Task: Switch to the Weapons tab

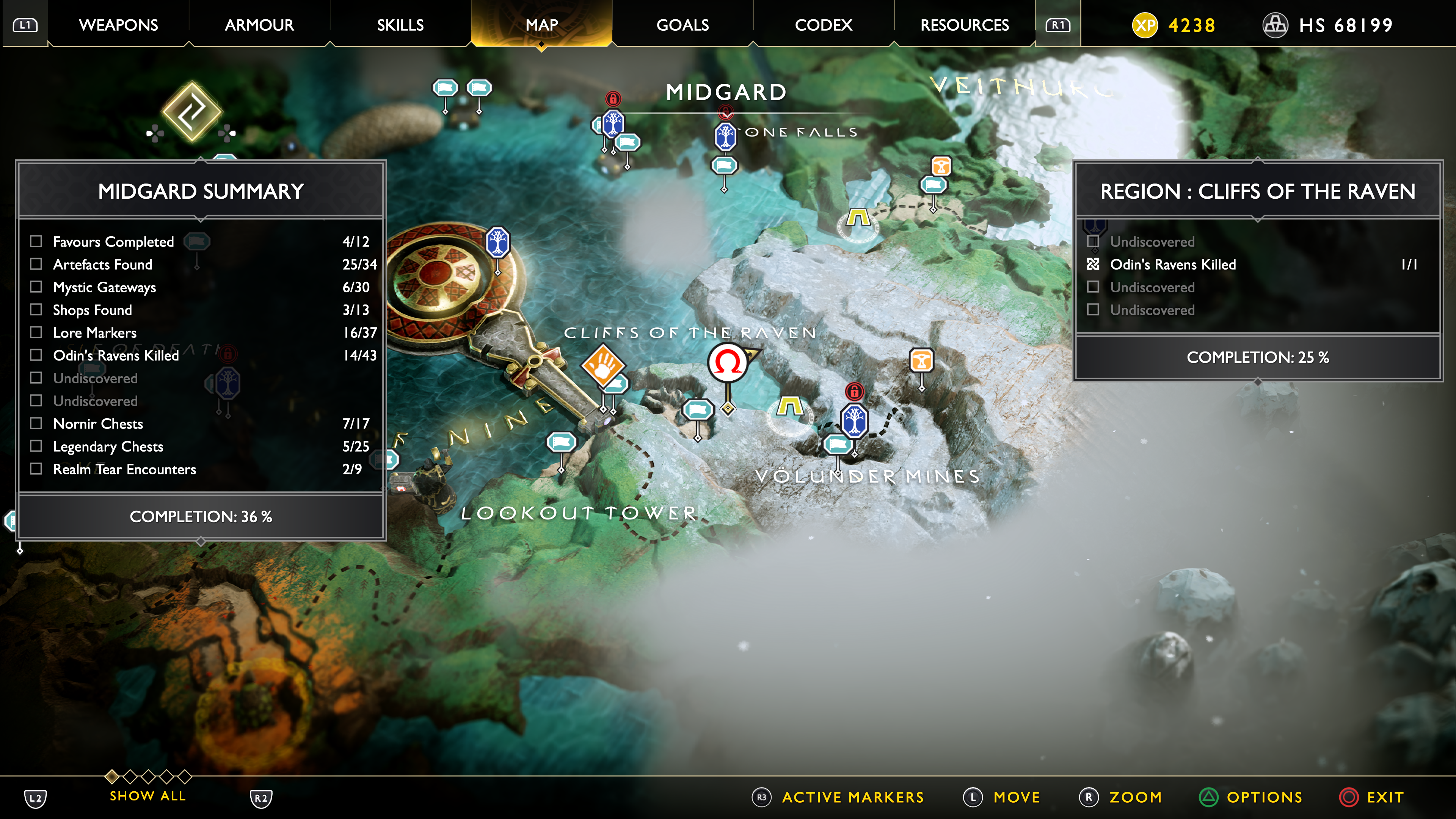Action: click(x=118, y=25)
